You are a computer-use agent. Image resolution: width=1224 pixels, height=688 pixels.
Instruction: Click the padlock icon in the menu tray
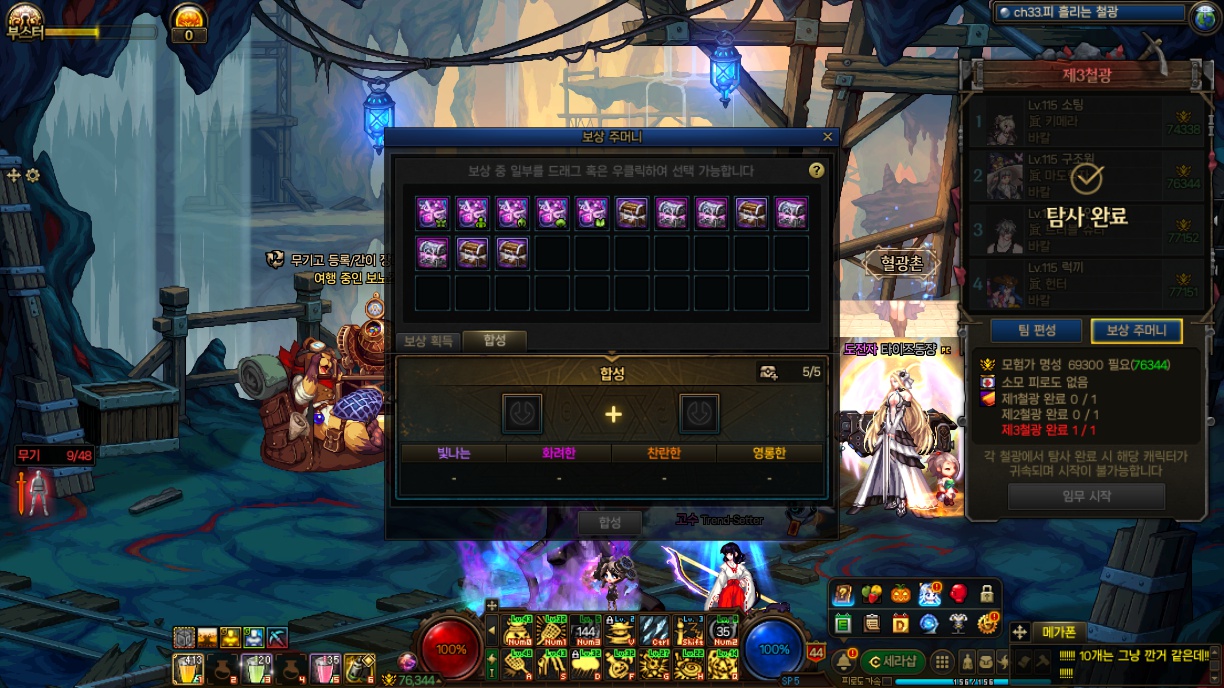987,595
